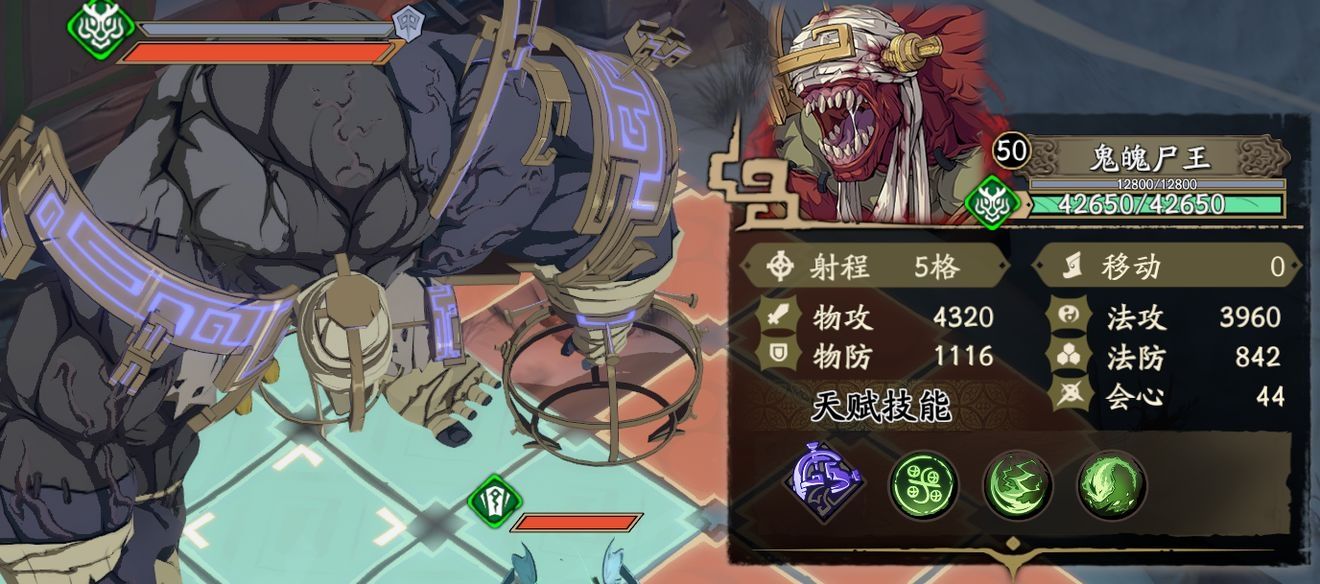
Task: Open the green swirling flame talent skill
Action: coord(1111,485)
